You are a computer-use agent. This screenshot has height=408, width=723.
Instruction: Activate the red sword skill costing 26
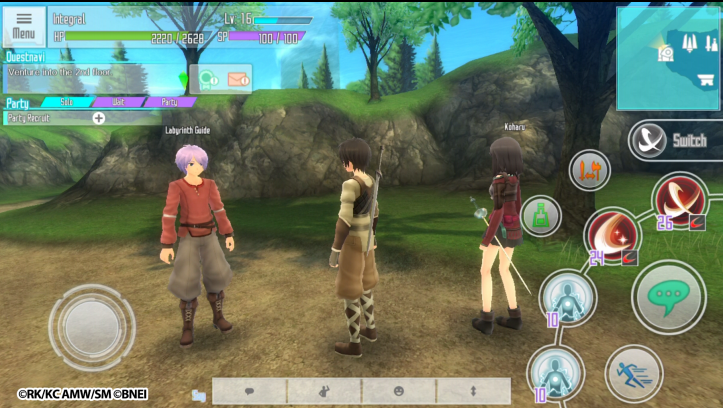(679, 199)
